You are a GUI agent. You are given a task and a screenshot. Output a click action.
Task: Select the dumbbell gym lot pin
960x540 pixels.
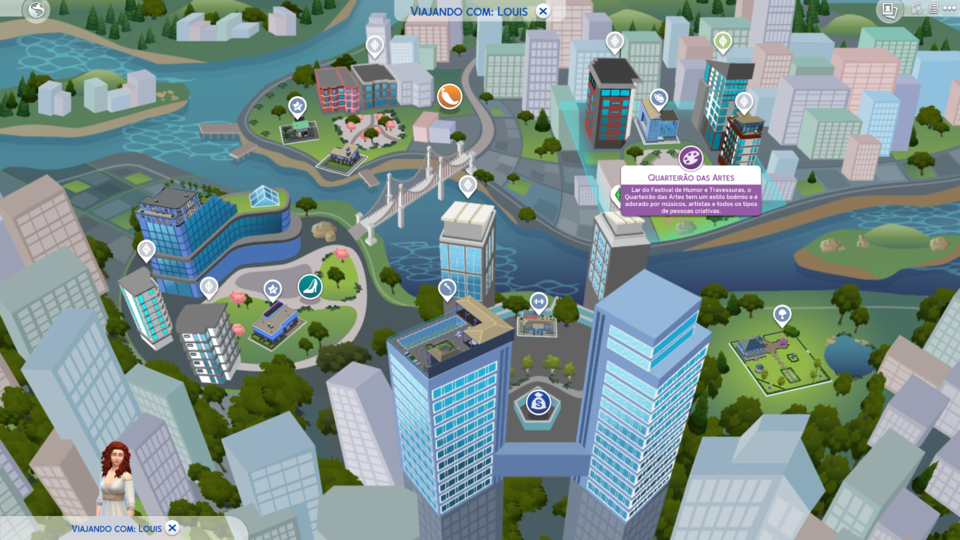pyautogui.click(x=538, y=301)
